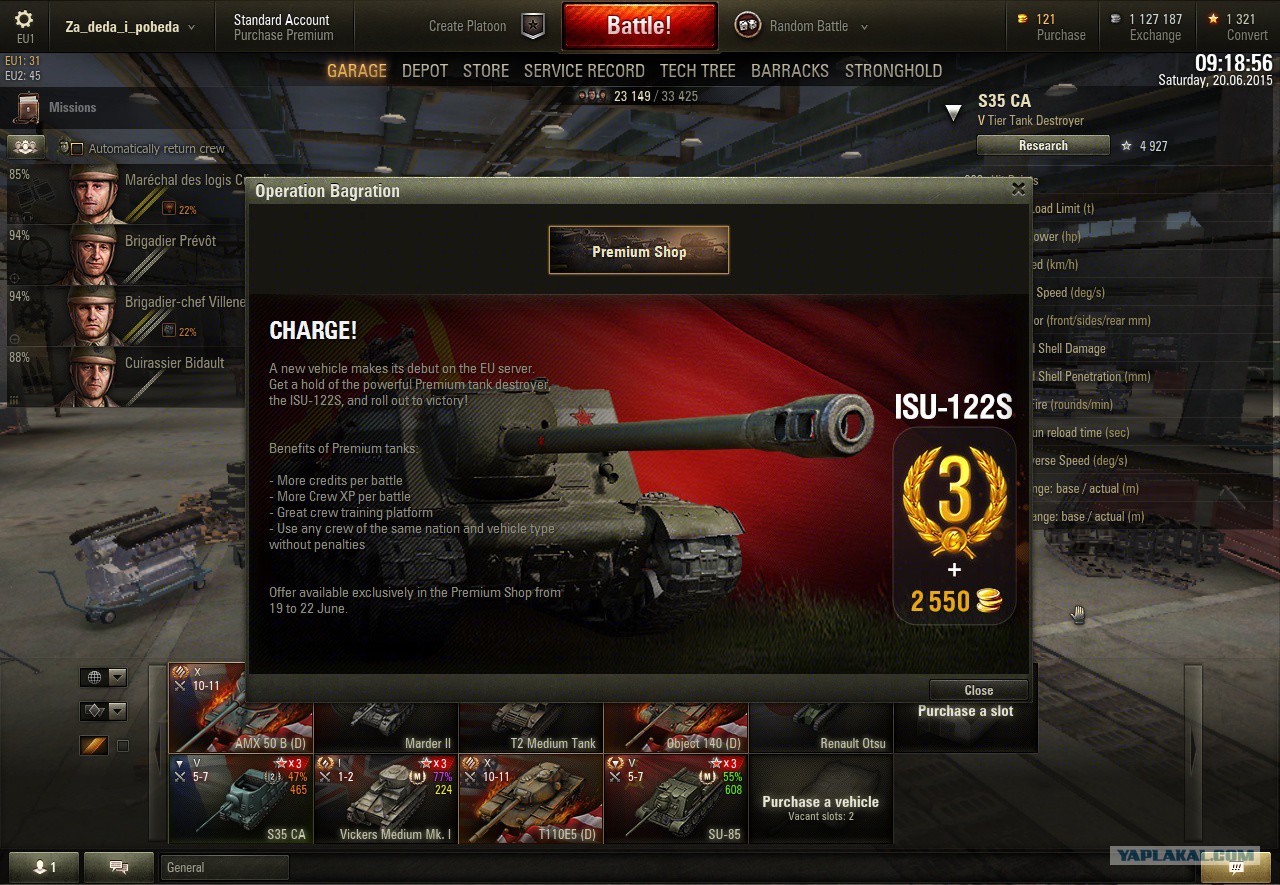This screenshot has width=1280, height=885.
Task: View the Service Record tab
Action: click(584, 71)
